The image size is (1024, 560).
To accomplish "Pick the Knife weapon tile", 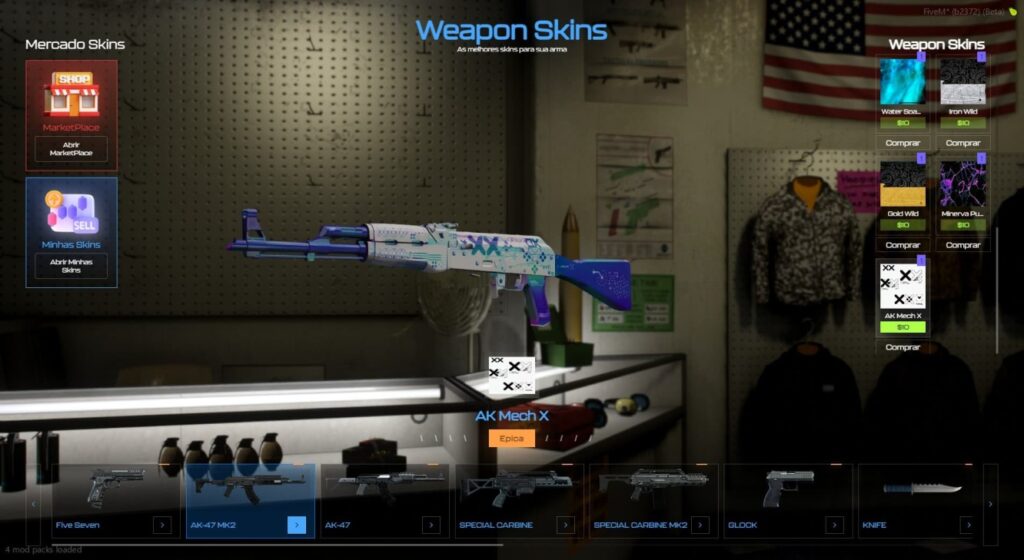I will [919, 502].
